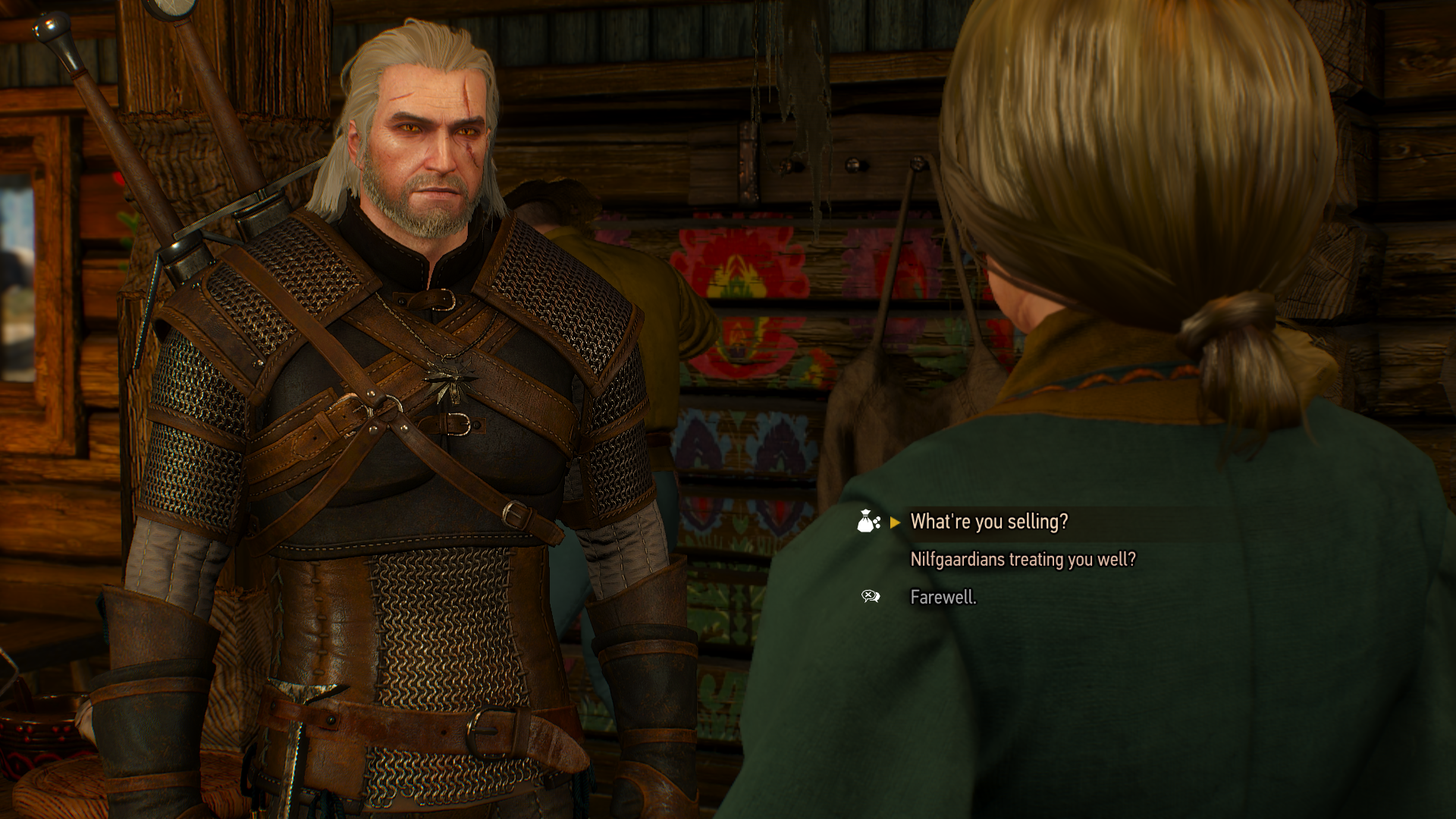Choose the "What're you selling?" dialogue option
The height and width of the screenshot is (819, 1456).
pos(989,522)
